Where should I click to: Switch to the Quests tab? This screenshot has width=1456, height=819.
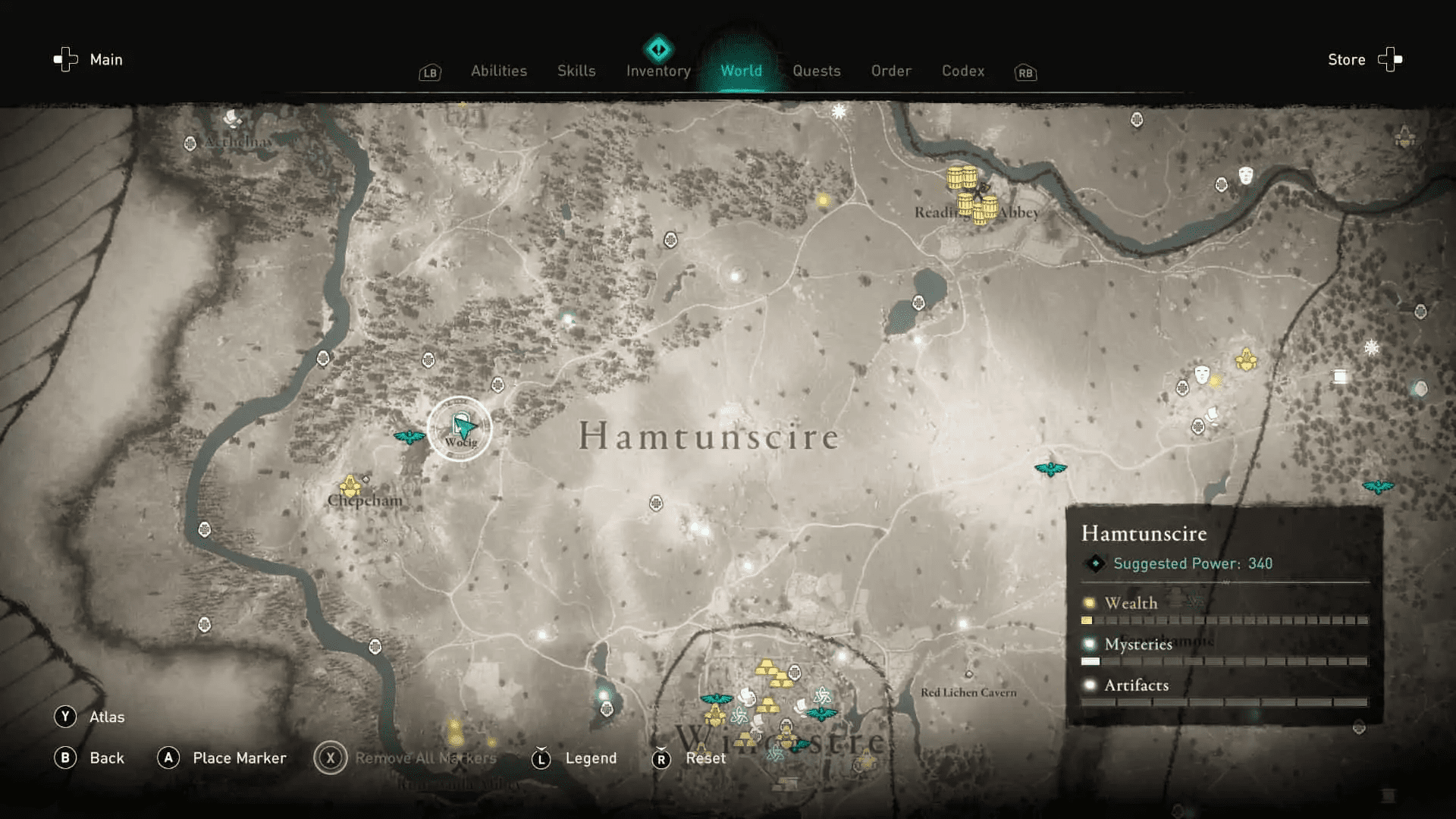click(x=817, y=71)
